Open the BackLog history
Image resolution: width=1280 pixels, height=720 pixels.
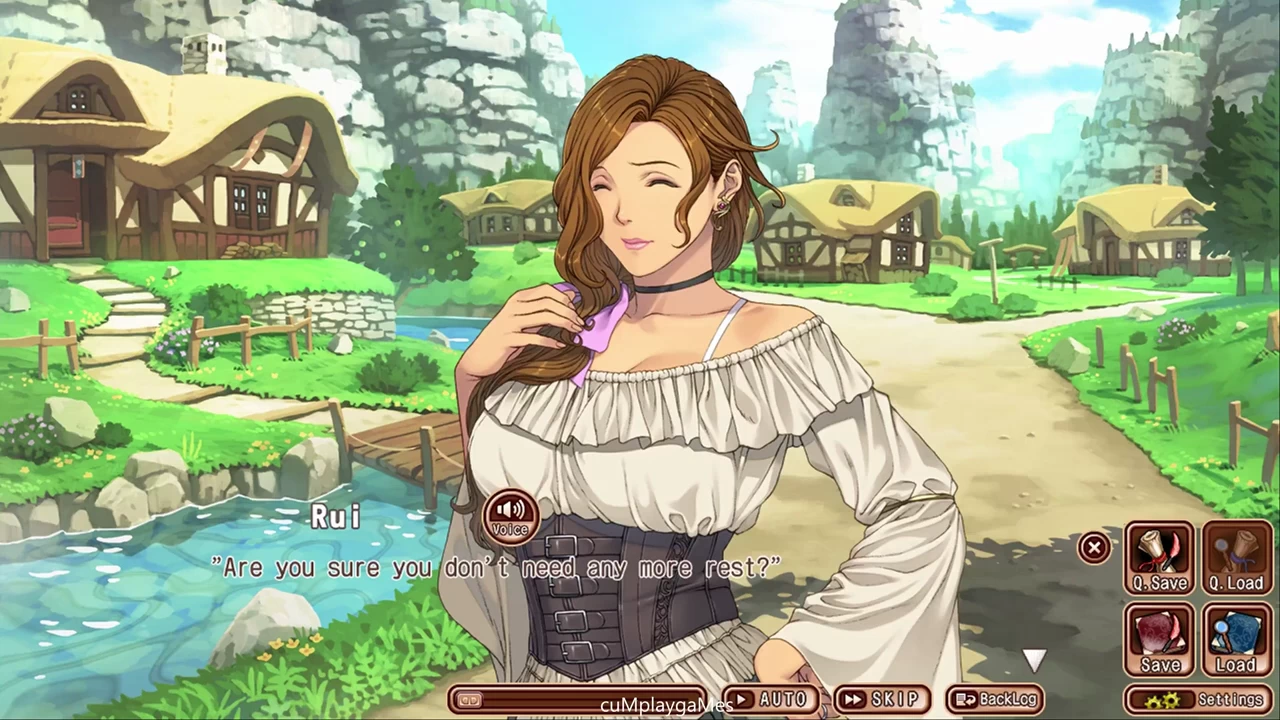point(996,699)
